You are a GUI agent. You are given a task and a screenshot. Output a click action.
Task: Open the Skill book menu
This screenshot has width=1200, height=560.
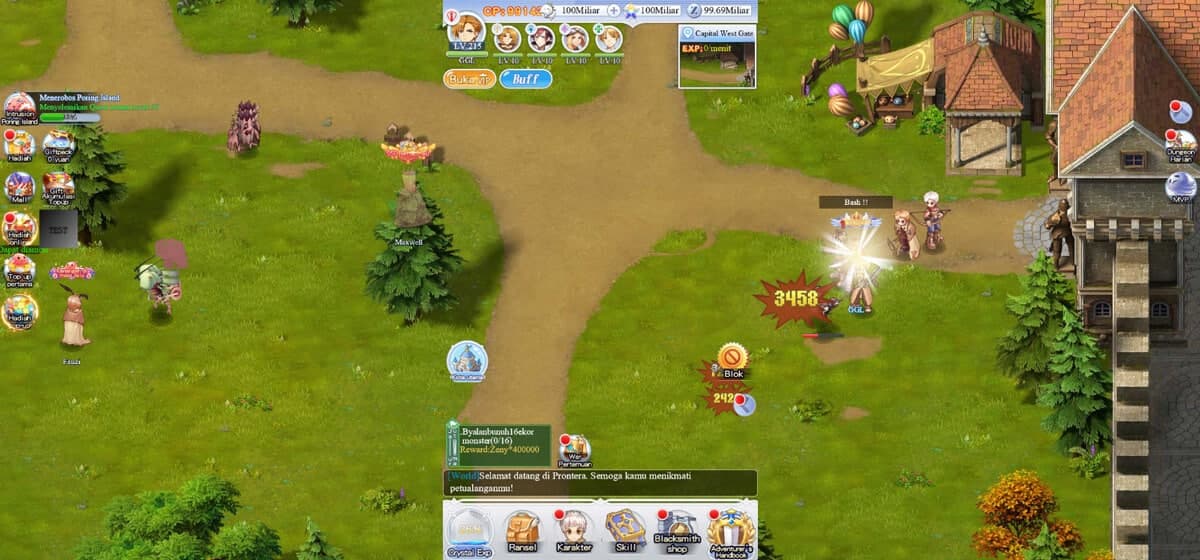tap(626, 530)
